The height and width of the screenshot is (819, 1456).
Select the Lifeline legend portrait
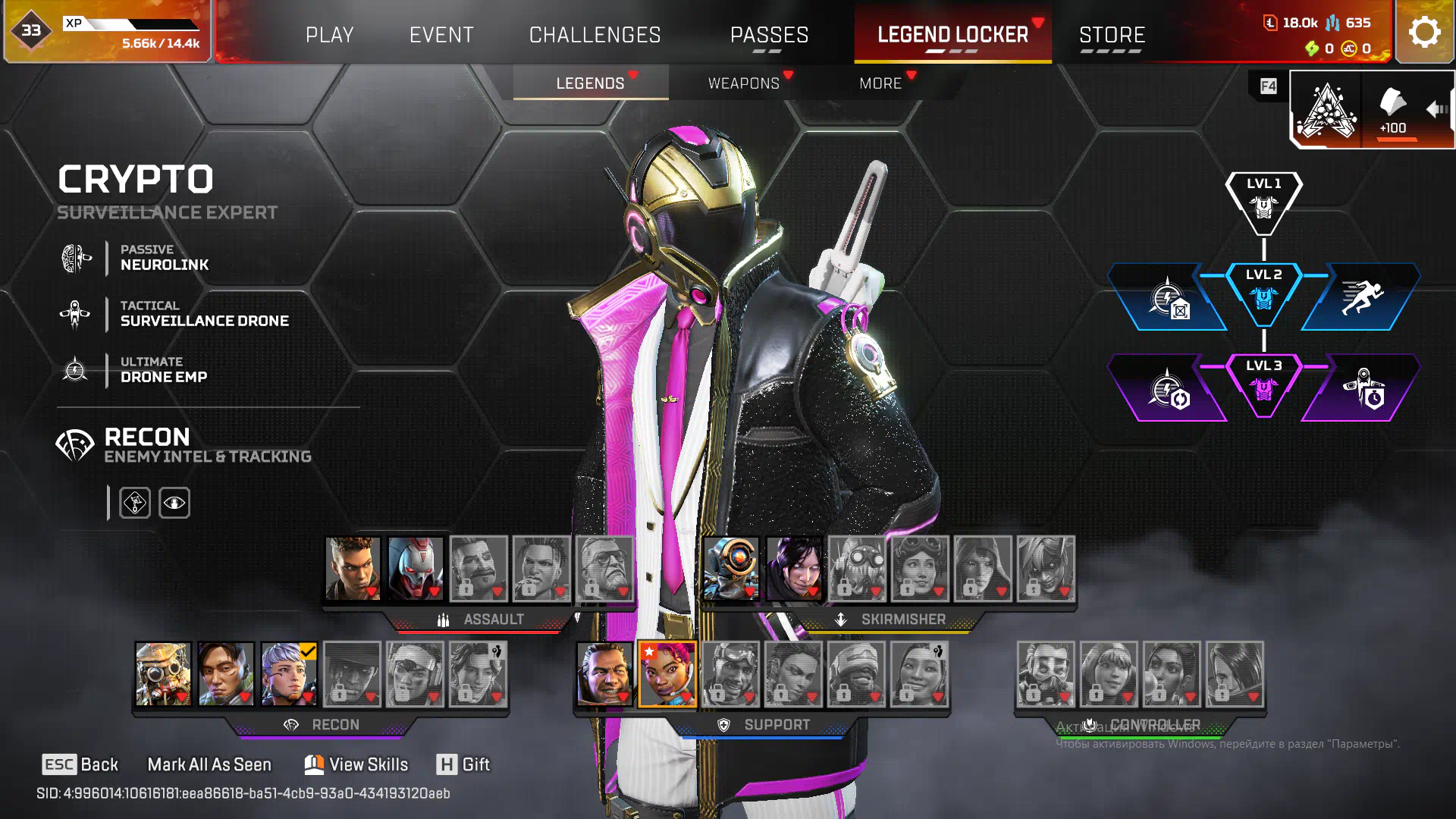pyautogui.click(x=667, y=673)
